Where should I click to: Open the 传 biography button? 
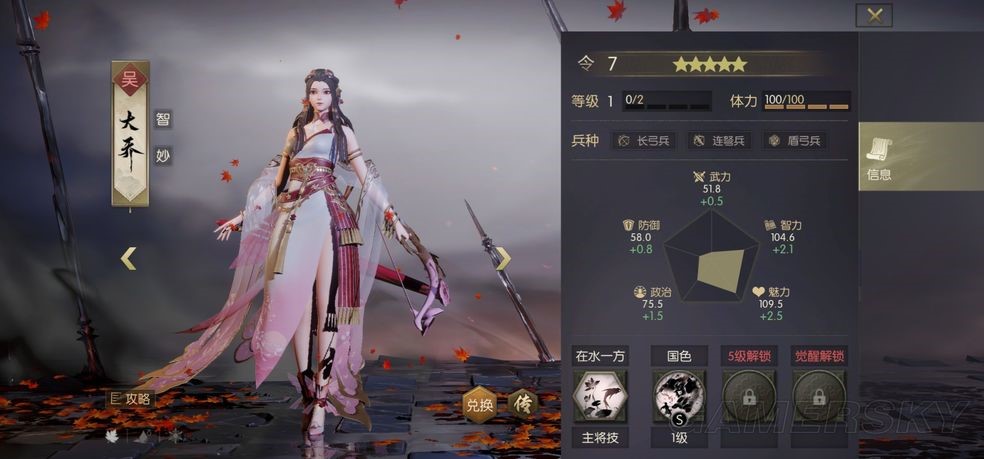(x=523, y=404)
